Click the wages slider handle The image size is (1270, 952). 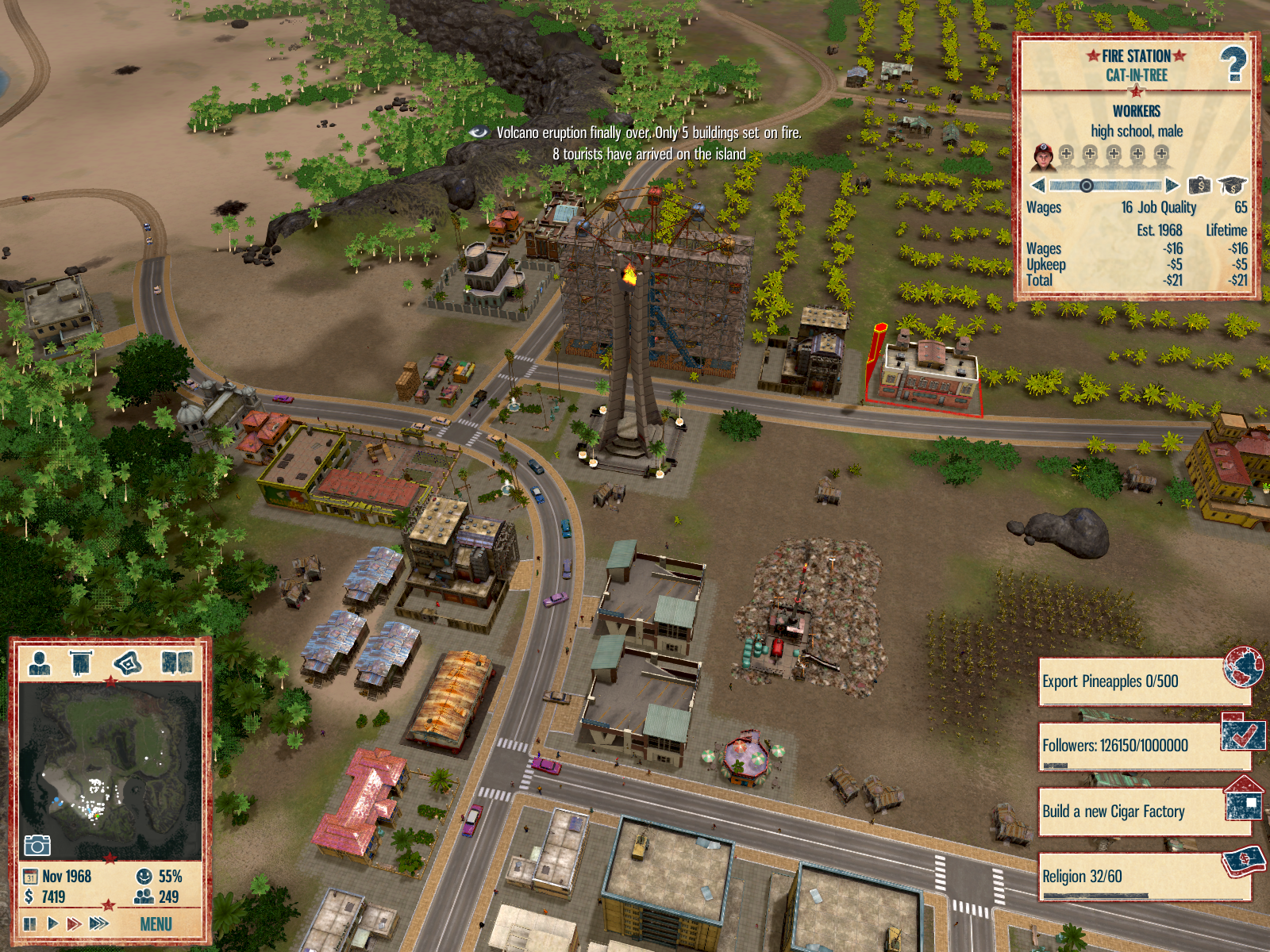pyautogui.click(x=1086, y=186)
